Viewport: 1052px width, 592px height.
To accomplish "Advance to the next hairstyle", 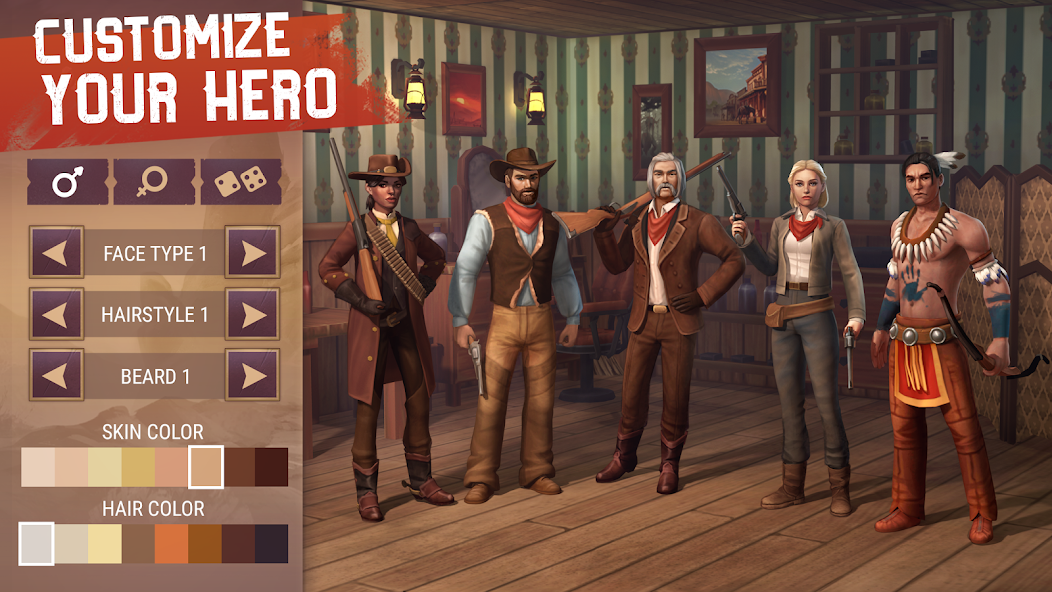I will click(252, 314).
